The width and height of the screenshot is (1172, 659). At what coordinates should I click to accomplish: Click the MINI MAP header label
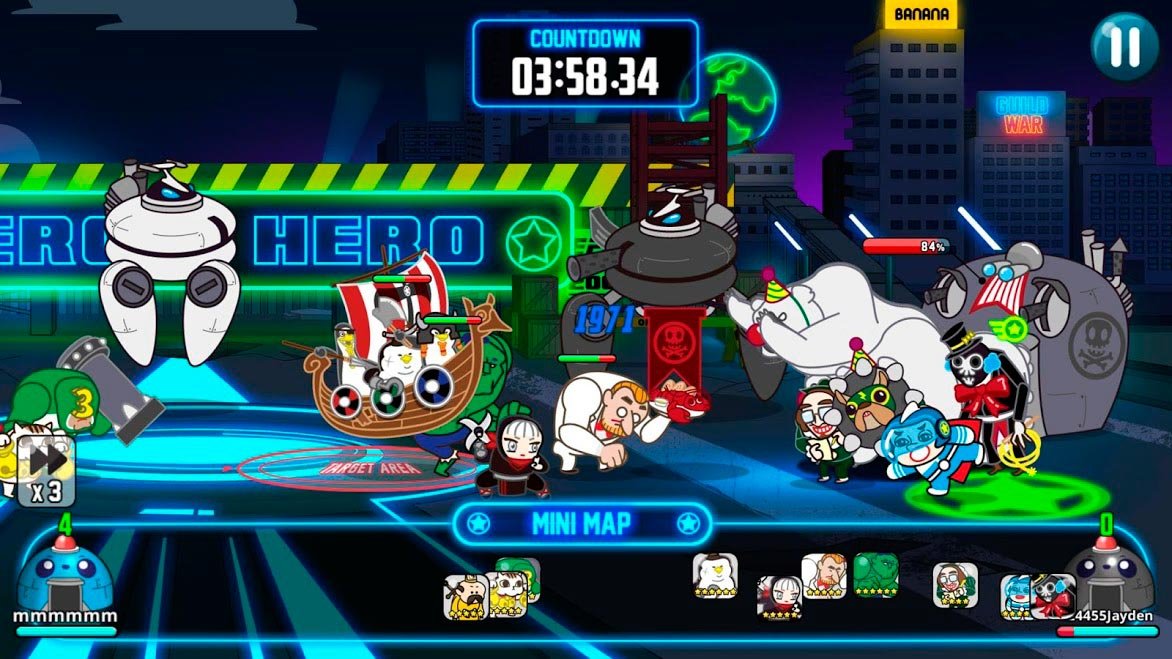(581, 523)
